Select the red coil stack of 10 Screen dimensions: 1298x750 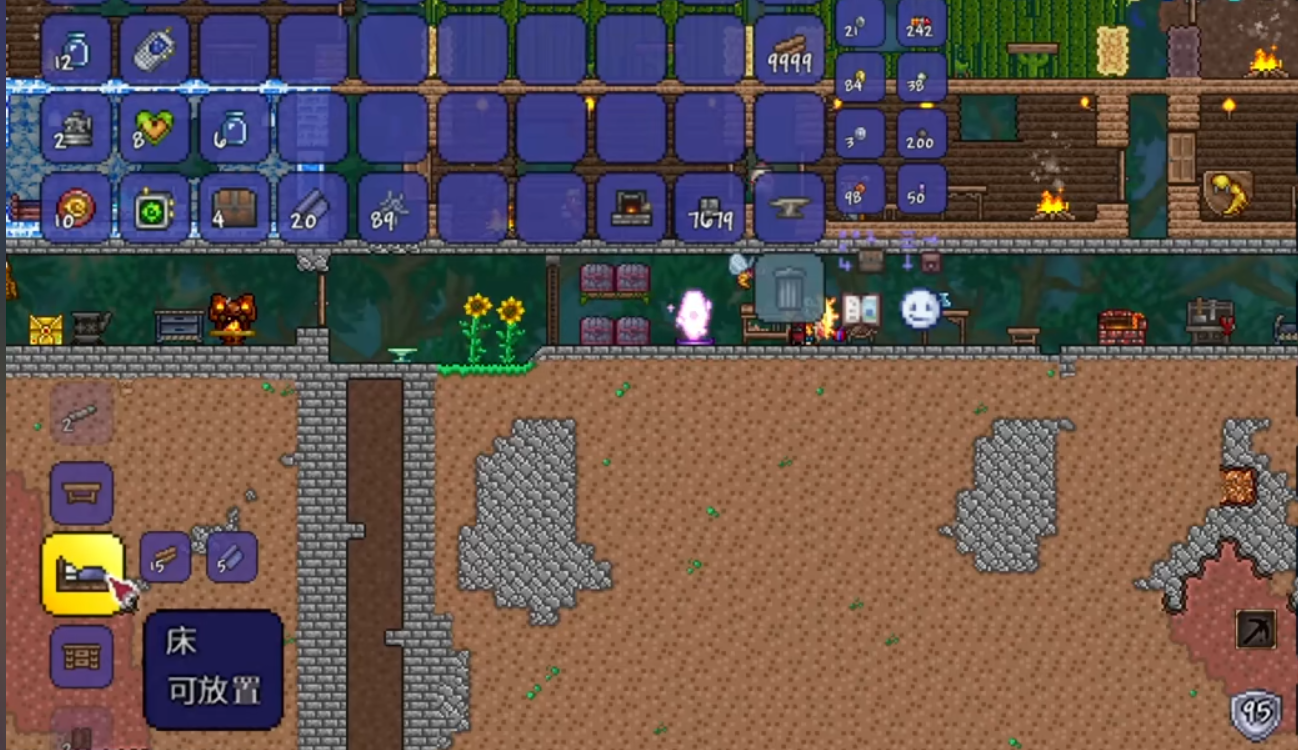point(76,208)
